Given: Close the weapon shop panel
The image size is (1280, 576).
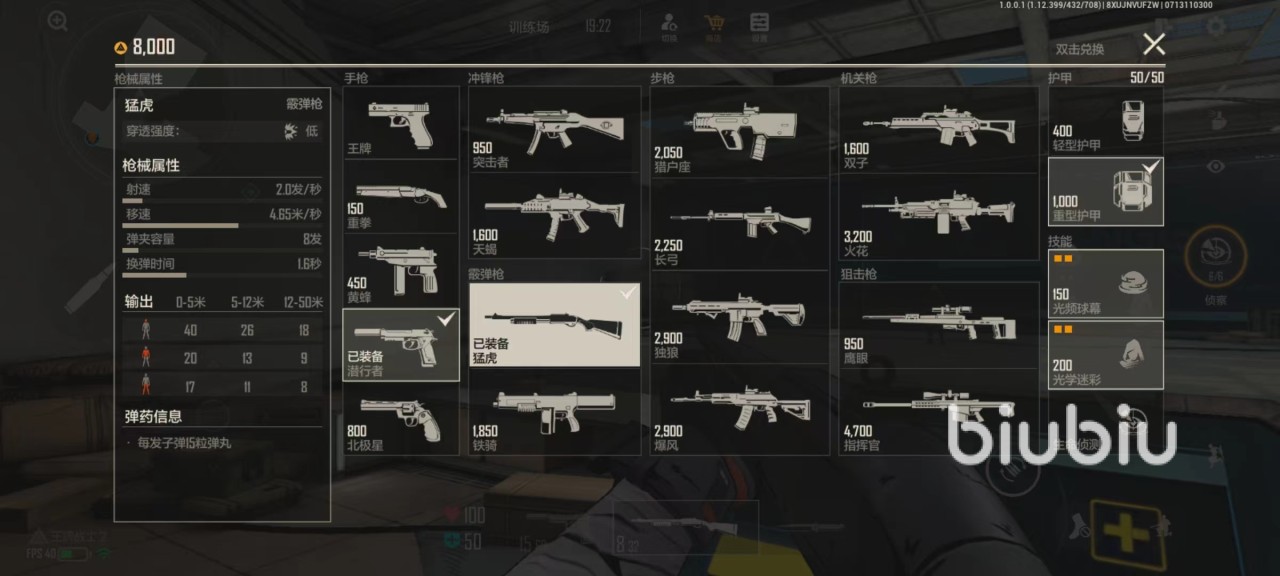Looking at the screenshot, I should tap(1154, 45).
